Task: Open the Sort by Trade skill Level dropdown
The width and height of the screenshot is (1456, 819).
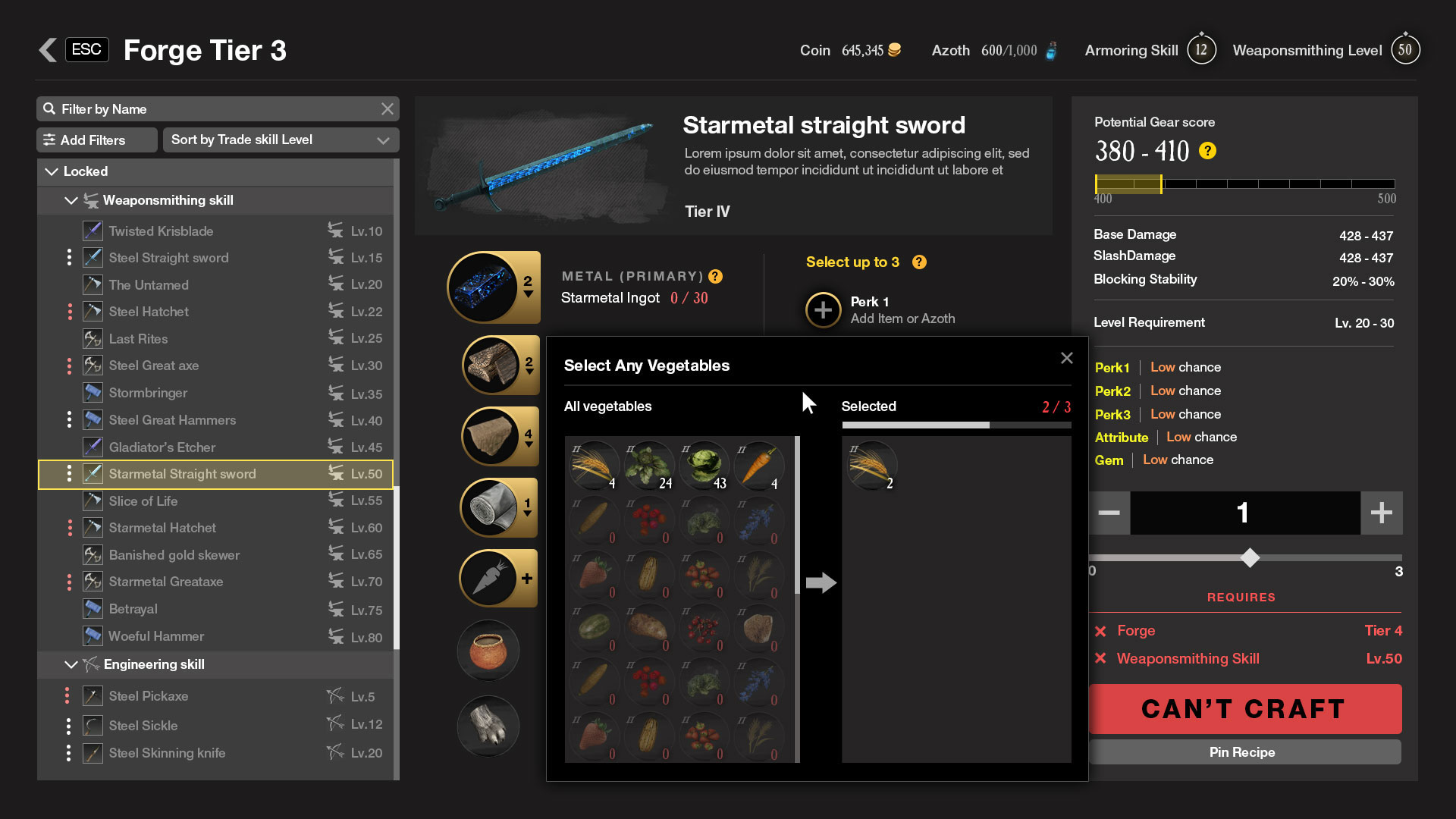Action: 280,140
